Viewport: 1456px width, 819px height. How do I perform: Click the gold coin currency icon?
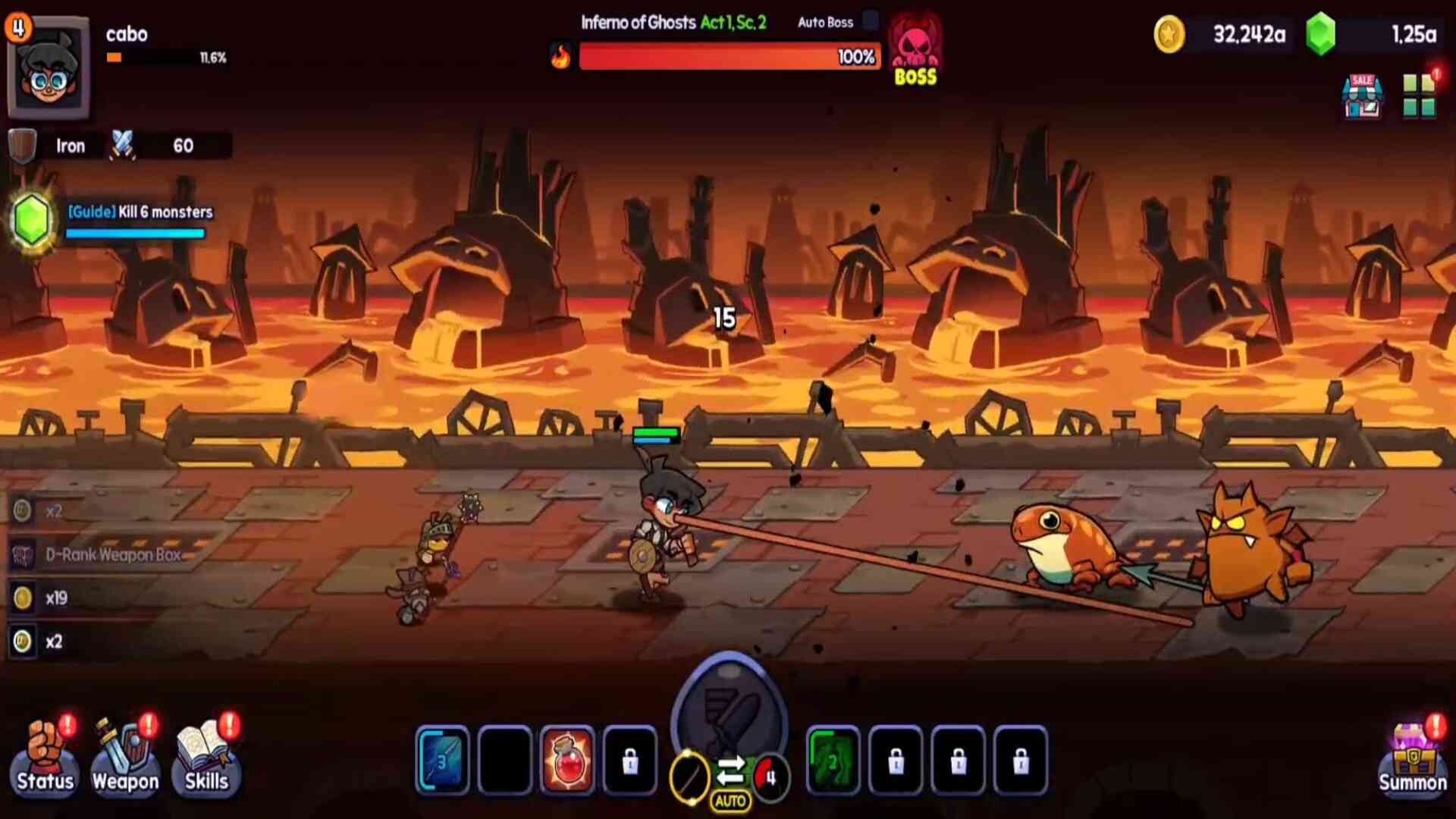1169,35
